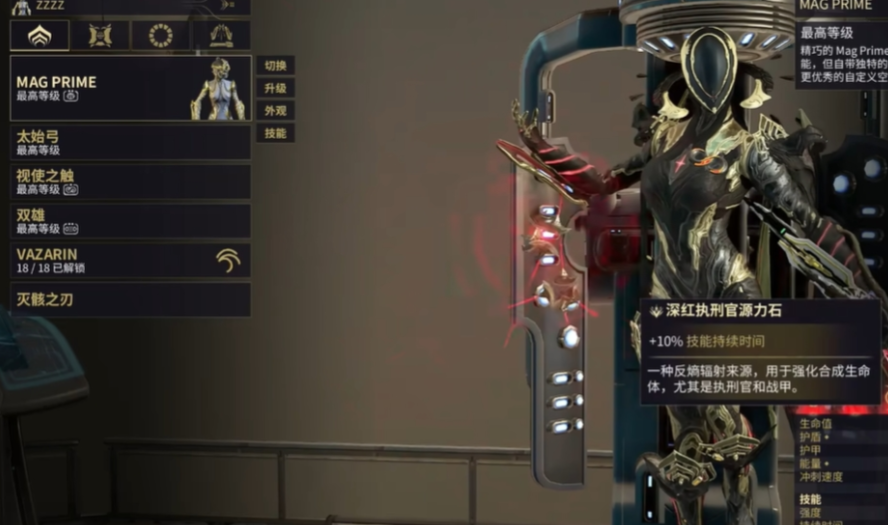
Task: Open the 升级 (upgrade) menu
Action: [275, 89]
